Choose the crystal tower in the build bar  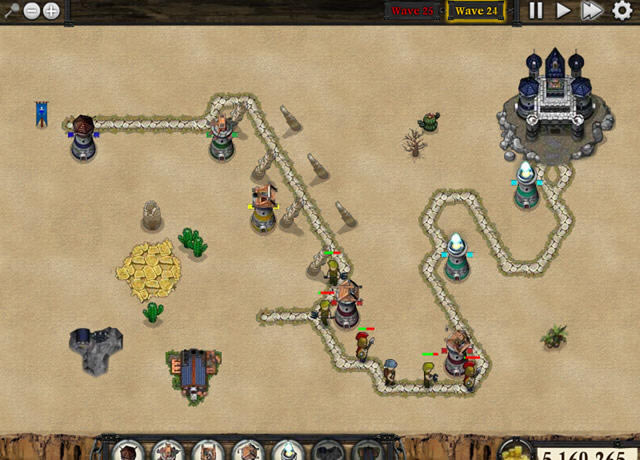coord(288,451)
